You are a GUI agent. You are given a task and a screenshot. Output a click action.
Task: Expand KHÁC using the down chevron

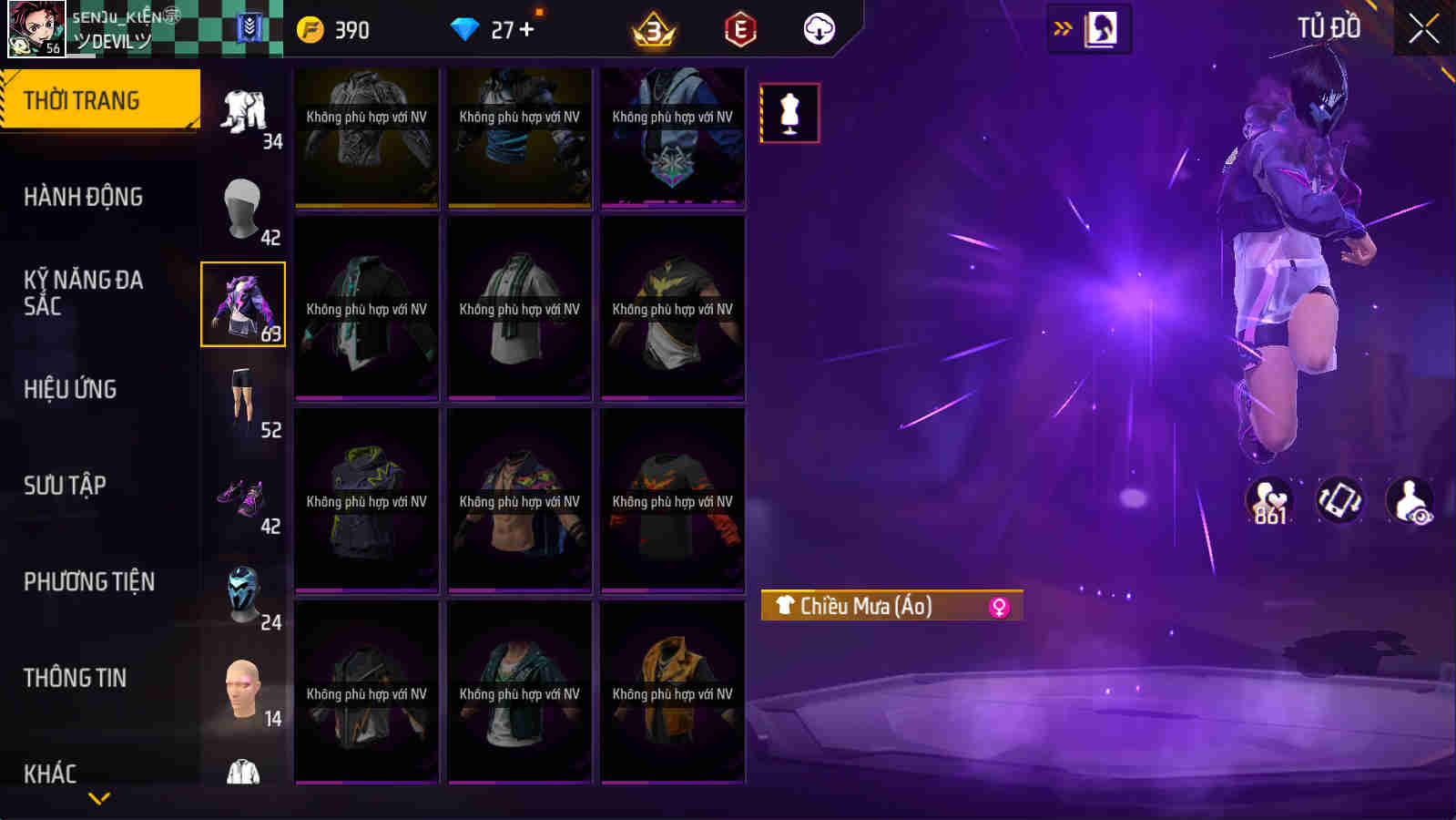100,796
